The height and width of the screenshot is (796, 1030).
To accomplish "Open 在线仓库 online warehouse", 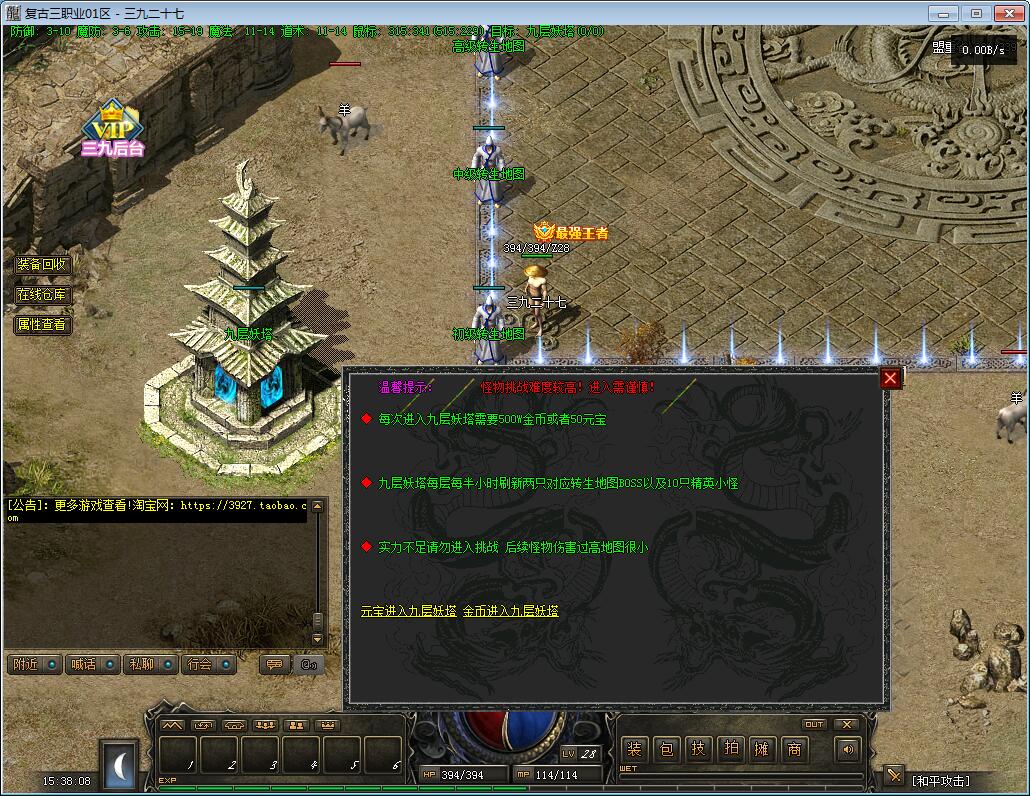I will [42, 295].
